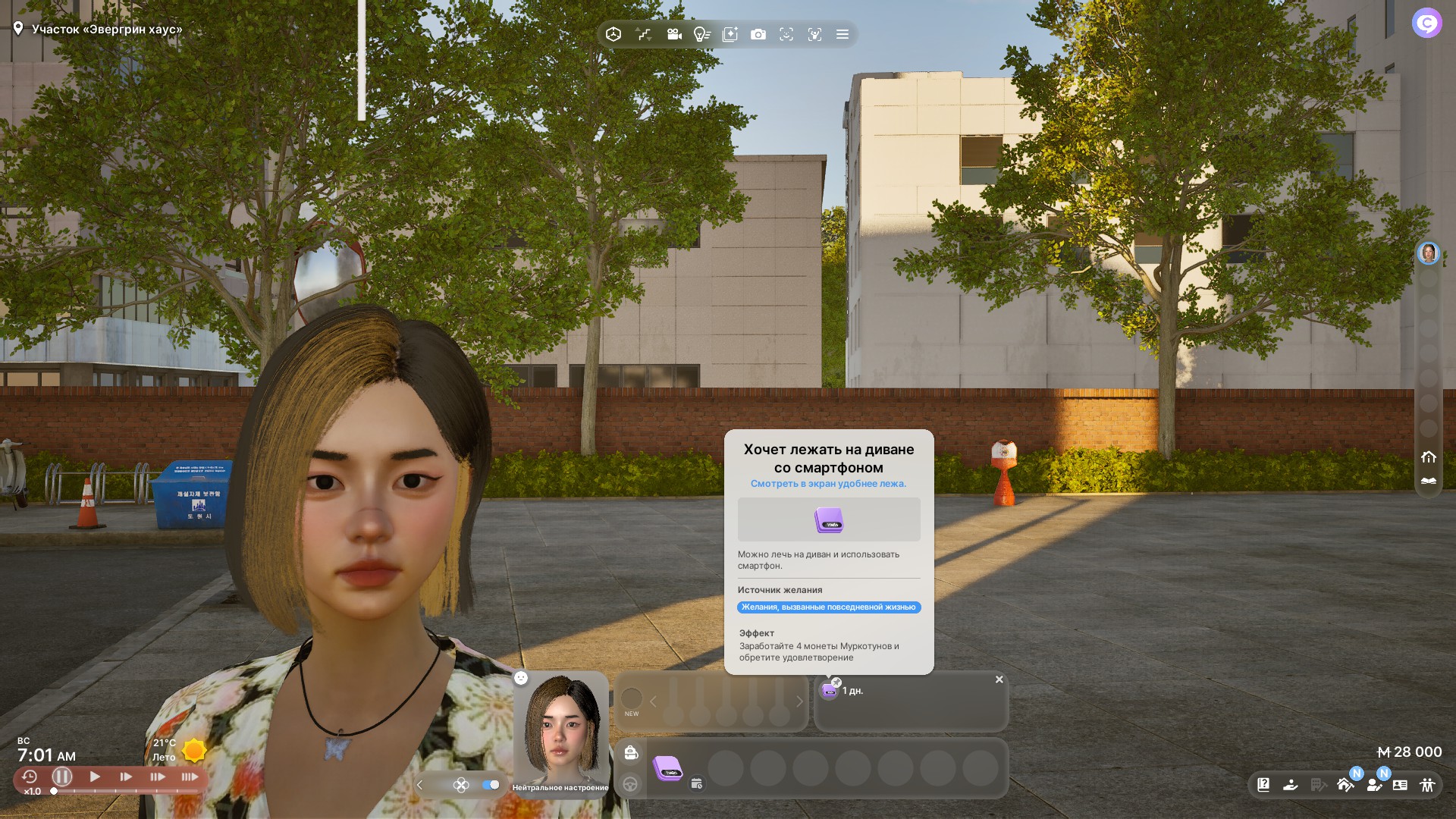
Task: Click the camera photo mode icon
Action: (758, 34)
